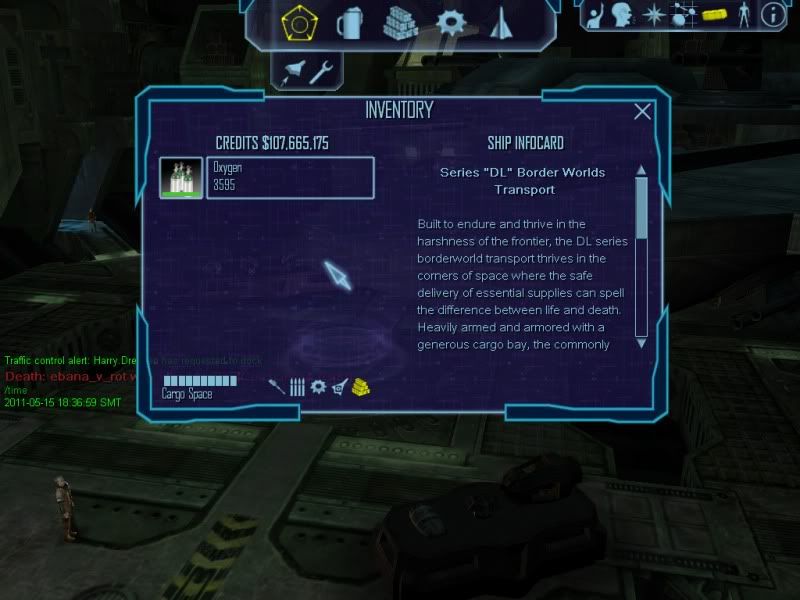This screenshot has height=600, width=800.
Task: Open the repair wrench icon
Action: tap(322, 71)
